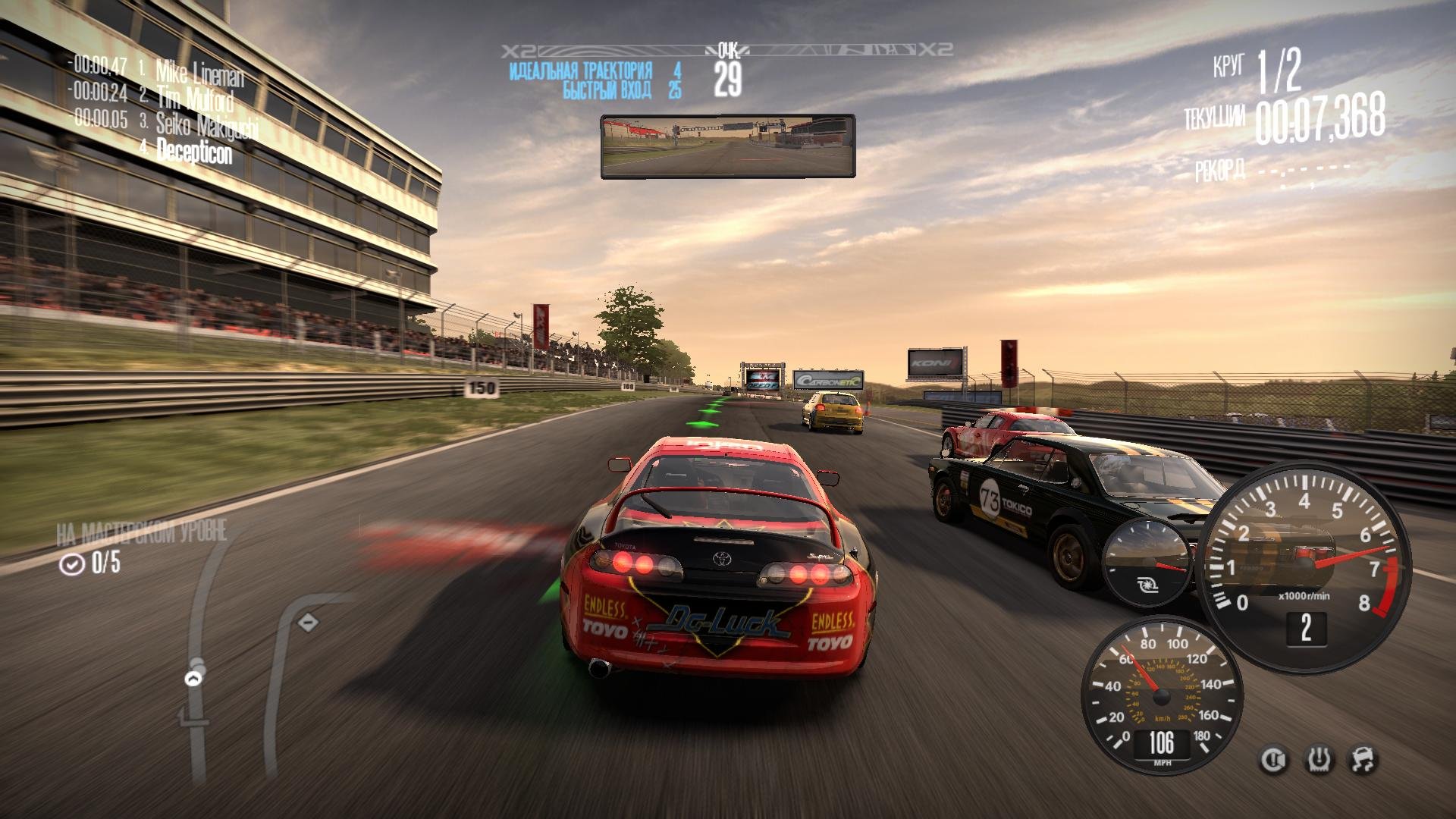Select the skidding car stability icon
1456x819 pixels.
coord(1363,760)
